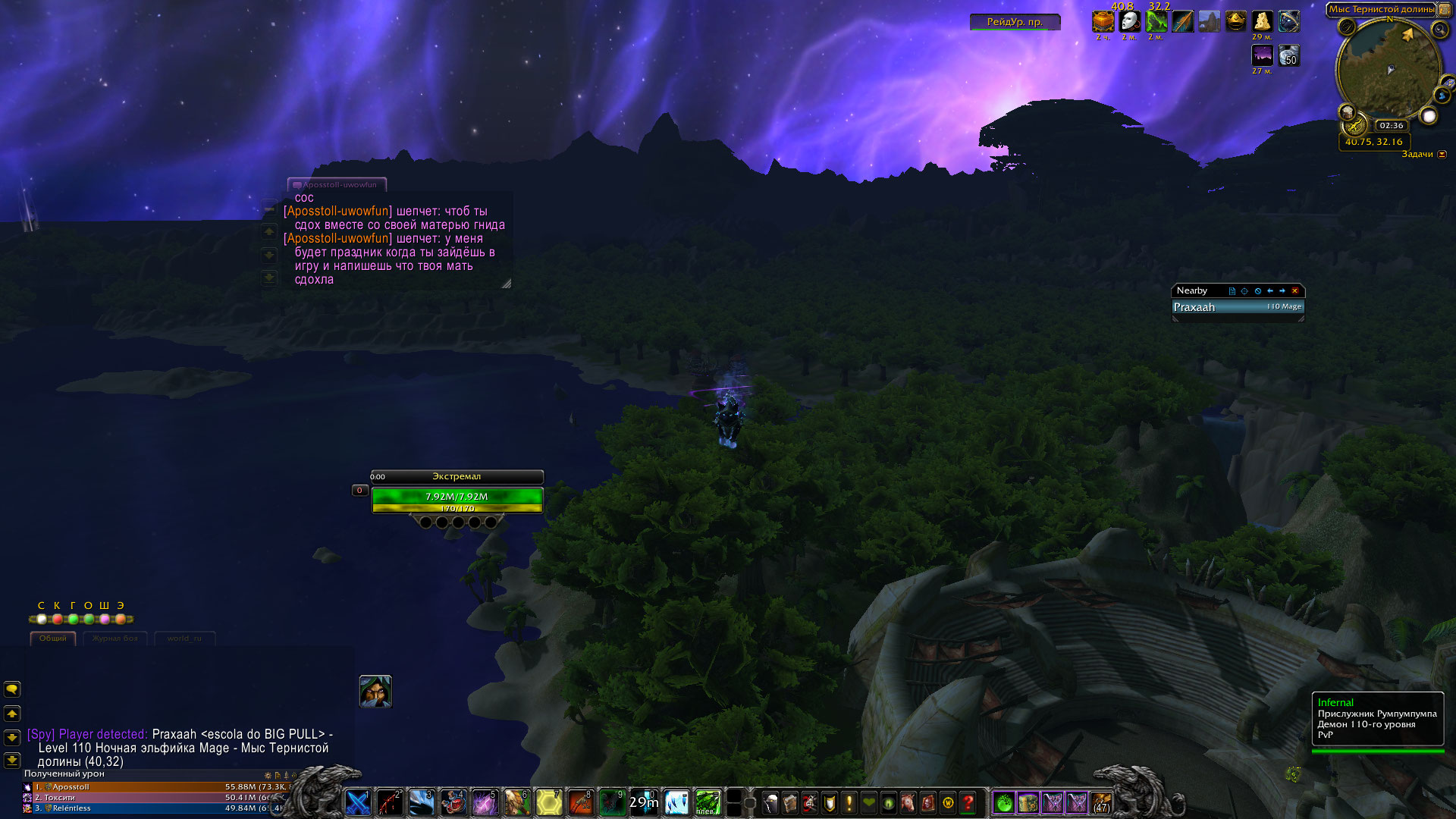Collapse the Задачи objectives tracker
The width and height of the screenshot is (1456, 819).
(x=1442, y=155)
